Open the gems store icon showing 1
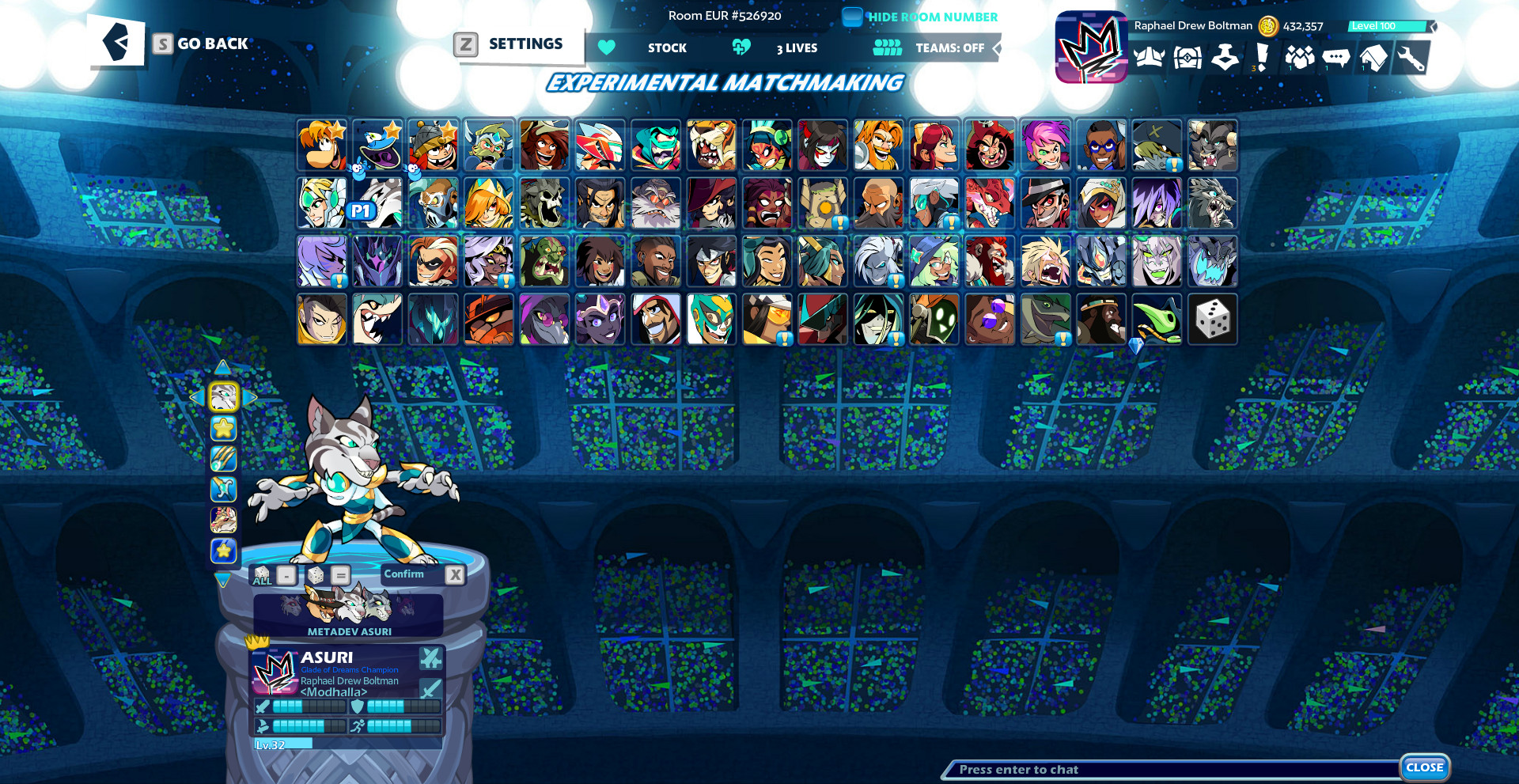 (1300, 57)
